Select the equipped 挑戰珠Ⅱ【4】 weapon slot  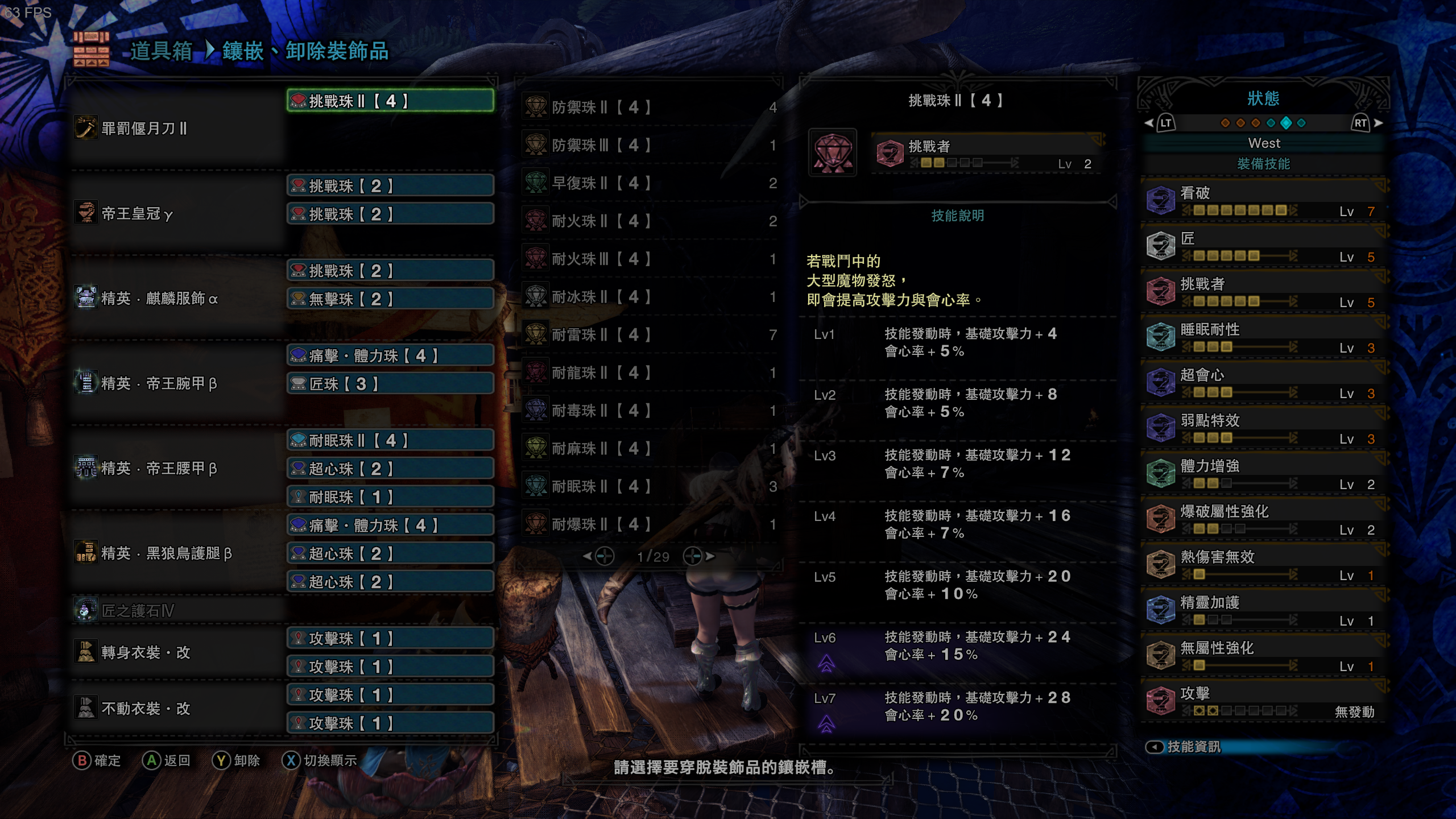(x=390, y=101)
